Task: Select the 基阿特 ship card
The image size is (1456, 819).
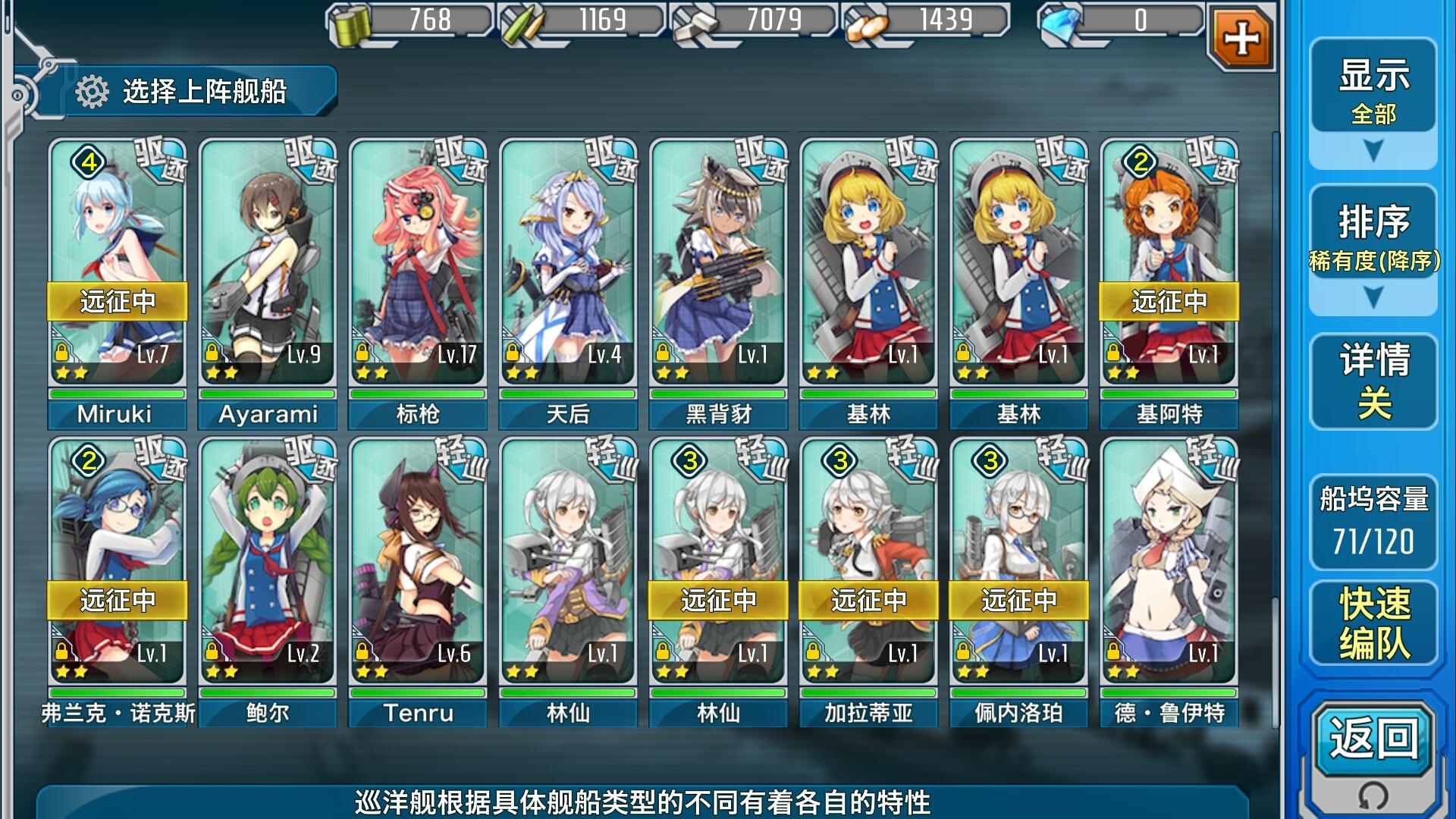Action: tap(1168, 265)
